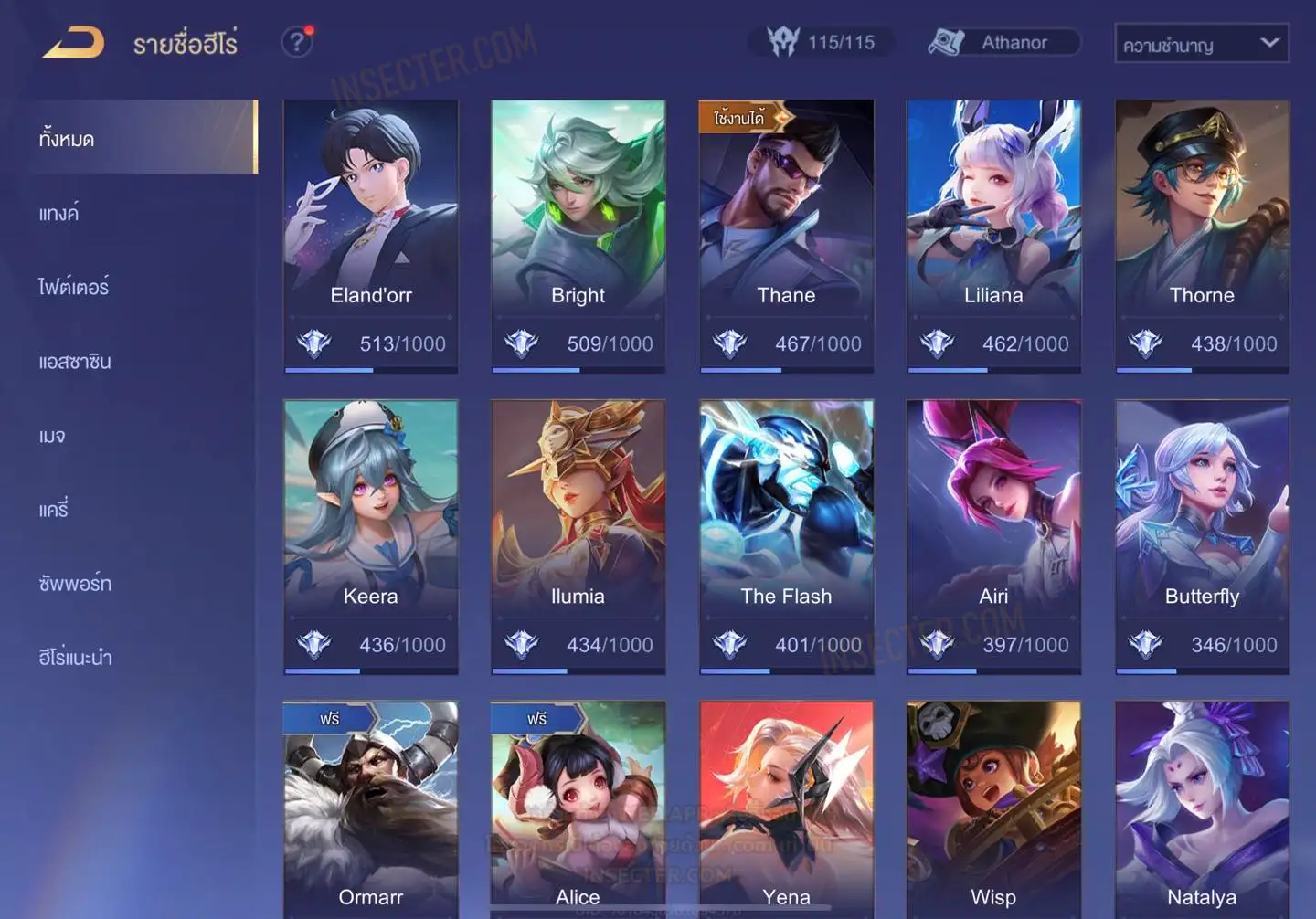Open the question mark help icon

pyautogui.click(x=296, y=42)
